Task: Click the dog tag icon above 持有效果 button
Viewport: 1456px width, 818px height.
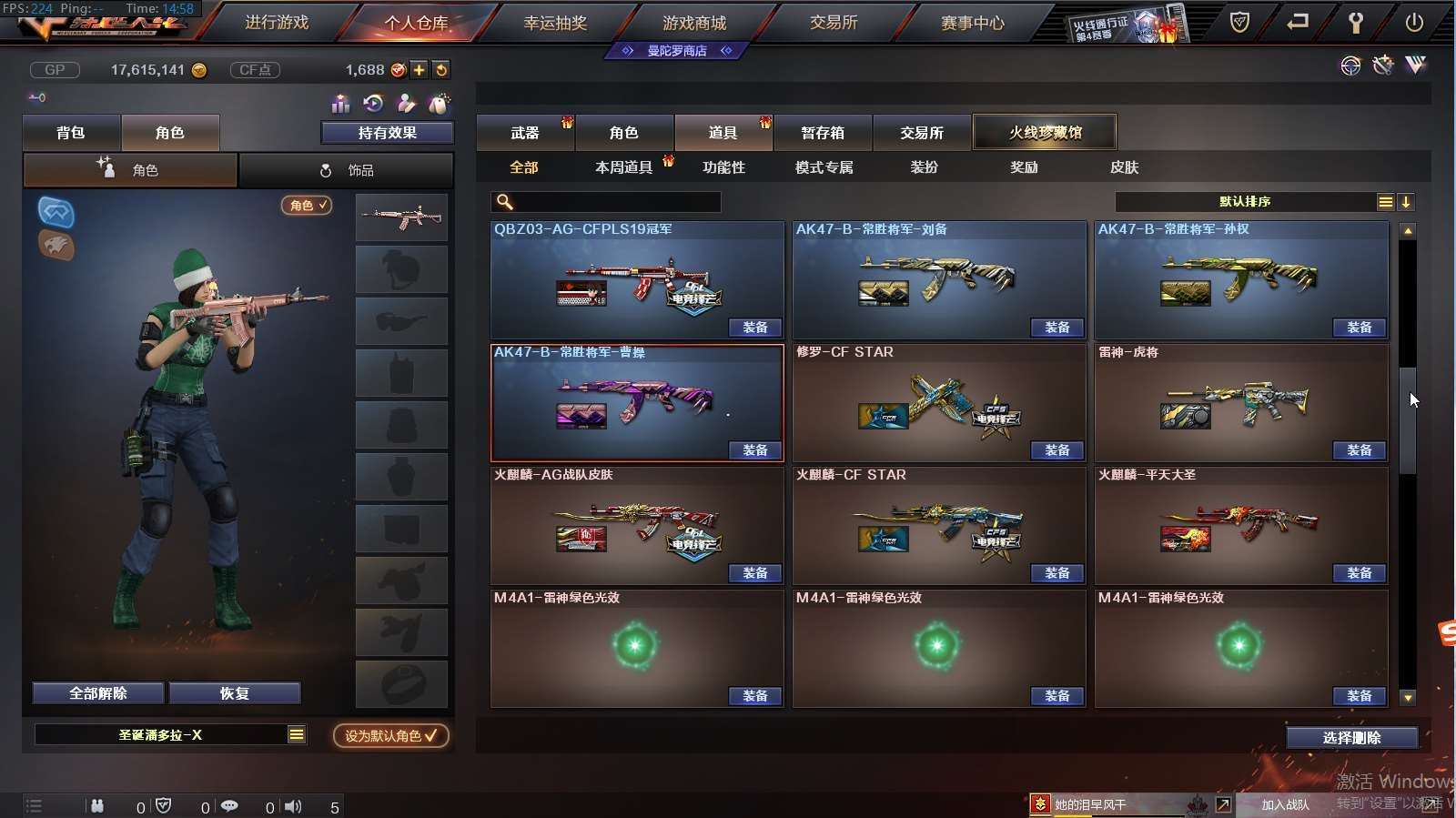Action: tap(439, 104)
